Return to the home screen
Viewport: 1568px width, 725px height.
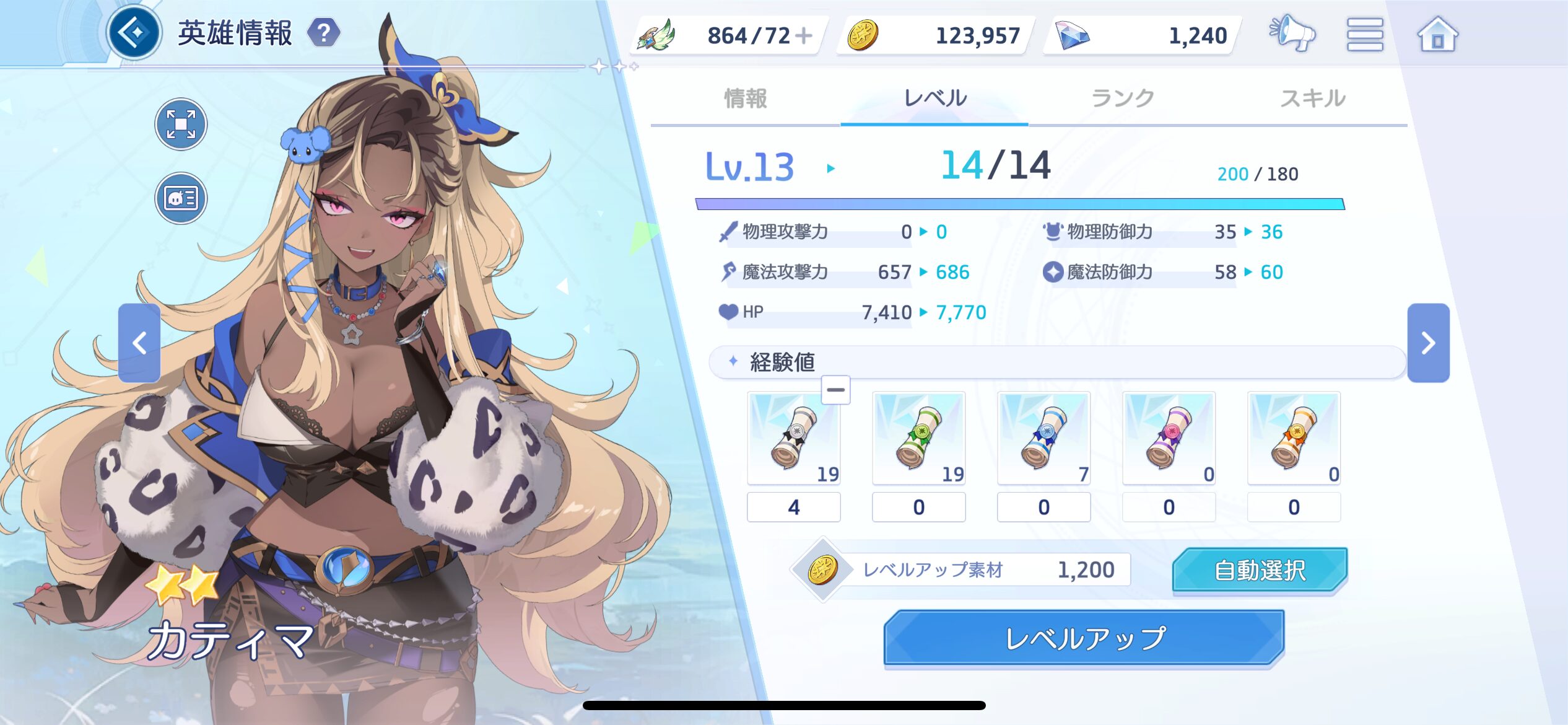click(1437, 34)
